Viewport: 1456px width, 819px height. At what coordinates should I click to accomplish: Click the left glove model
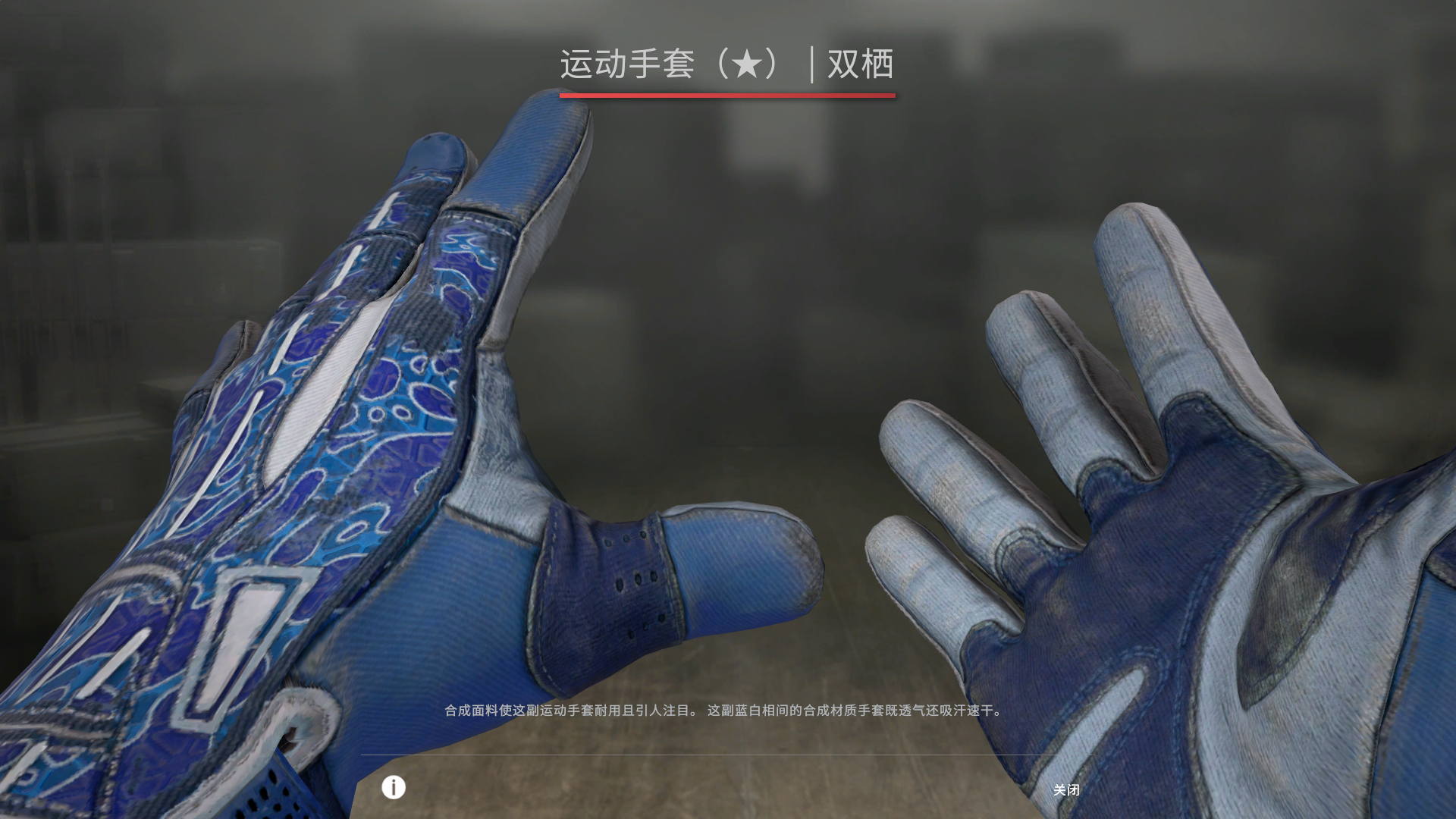click(x=341, y=455)
